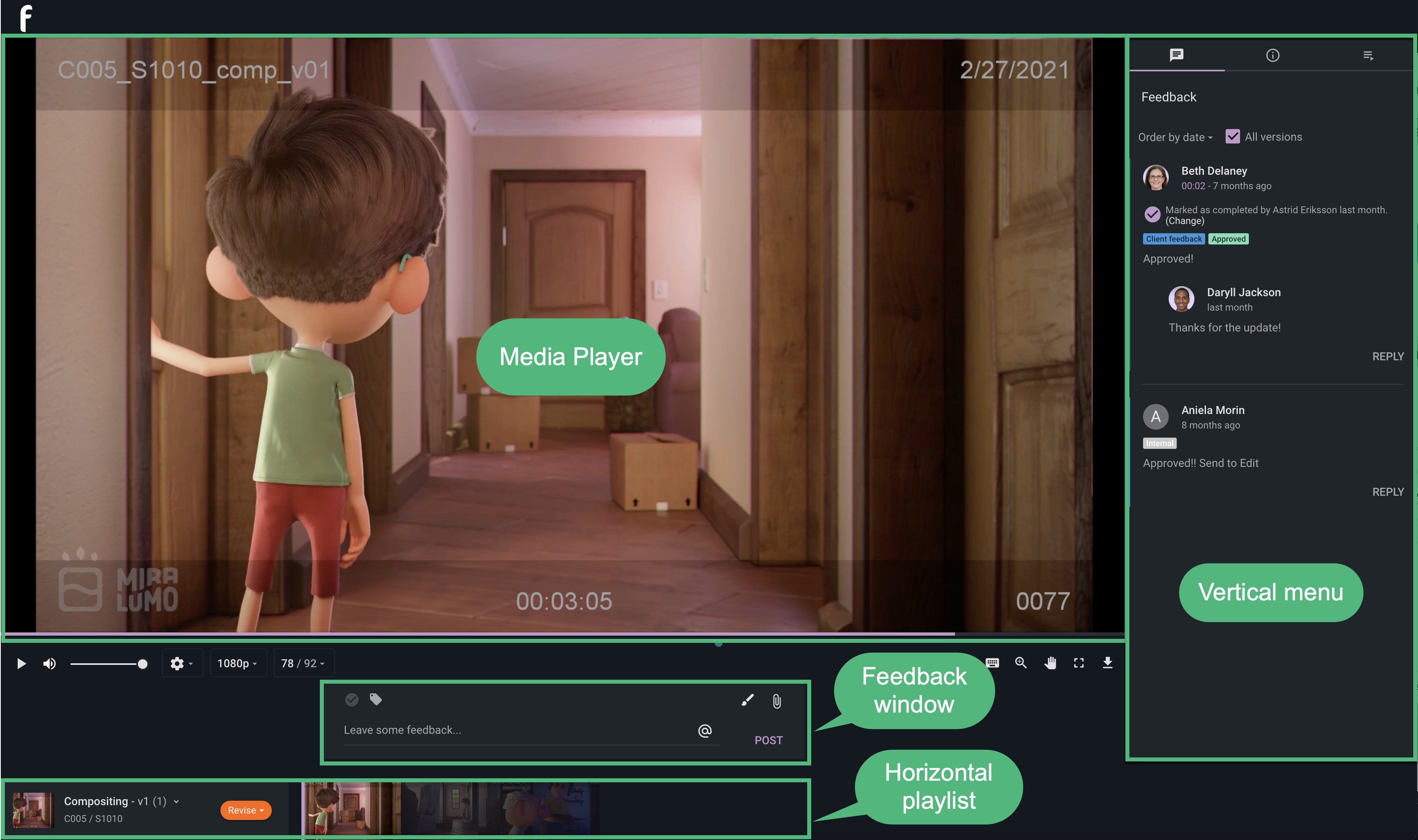Reply to Aniela Morin's comment
1418x840 pixels.
click(x=1388, y=492)
